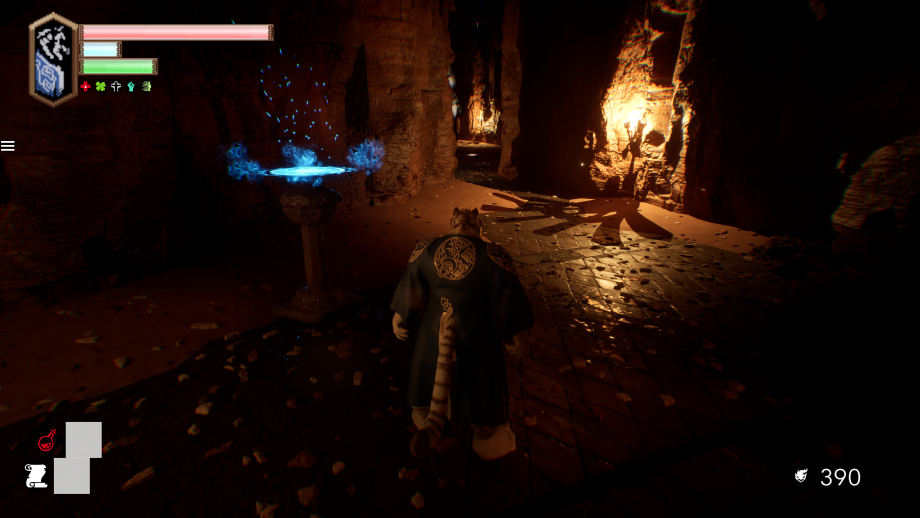Screen dimensions: 920x518
Task: Open the hamburger menu icon
Action: tap(8, 146)
